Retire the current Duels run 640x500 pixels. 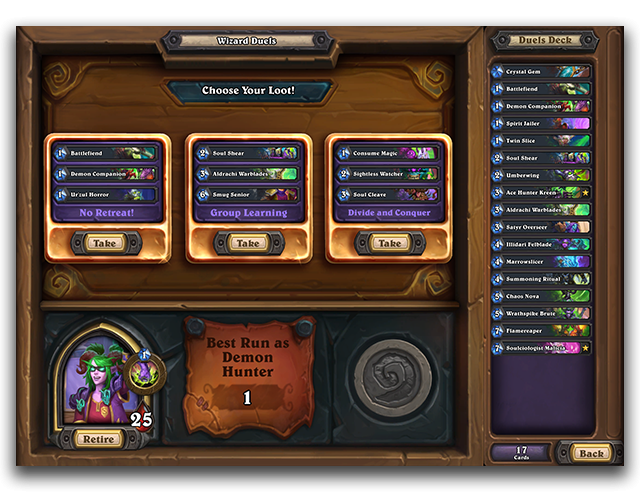tap(99, 439)
